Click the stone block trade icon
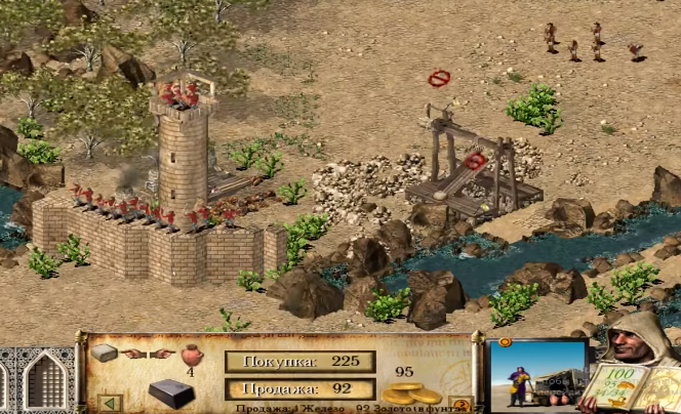681x414 pixels. 104,354
